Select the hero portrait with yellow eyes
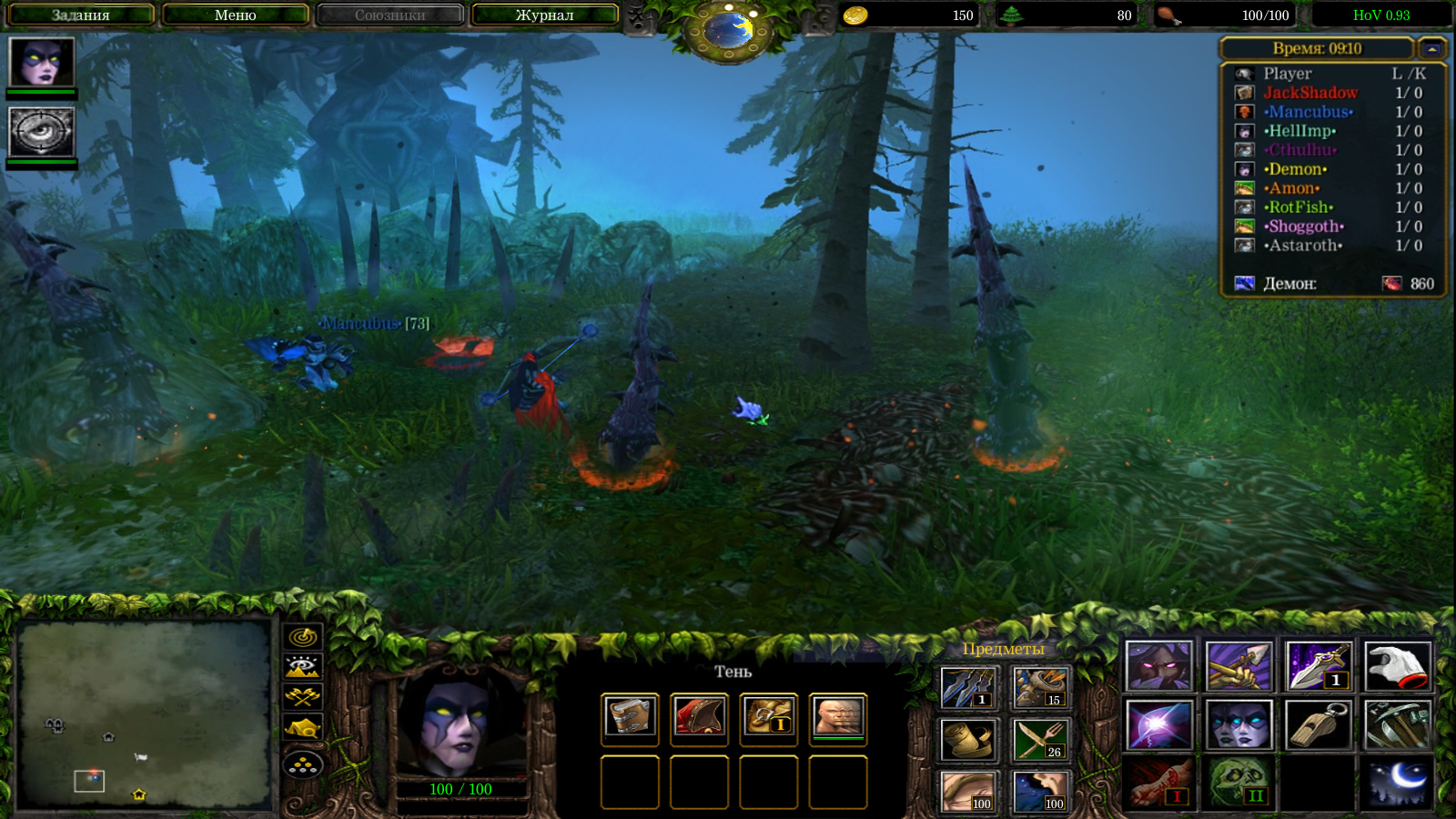The image size is (1456, 819). click(x=41, y=63)
